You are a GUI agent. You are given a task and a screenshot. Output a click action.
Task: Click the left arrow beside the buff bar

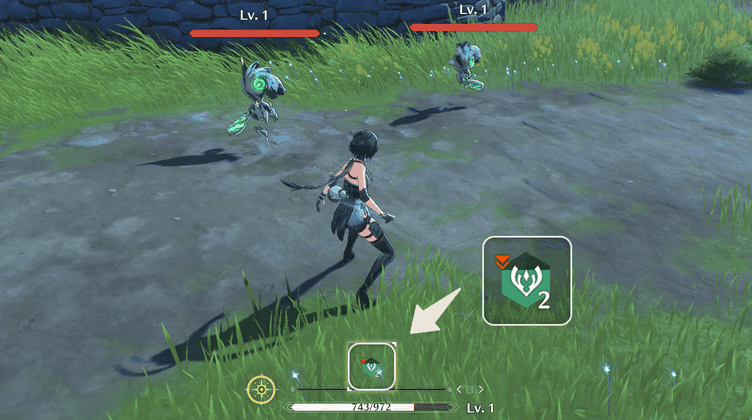pos(459,389)
